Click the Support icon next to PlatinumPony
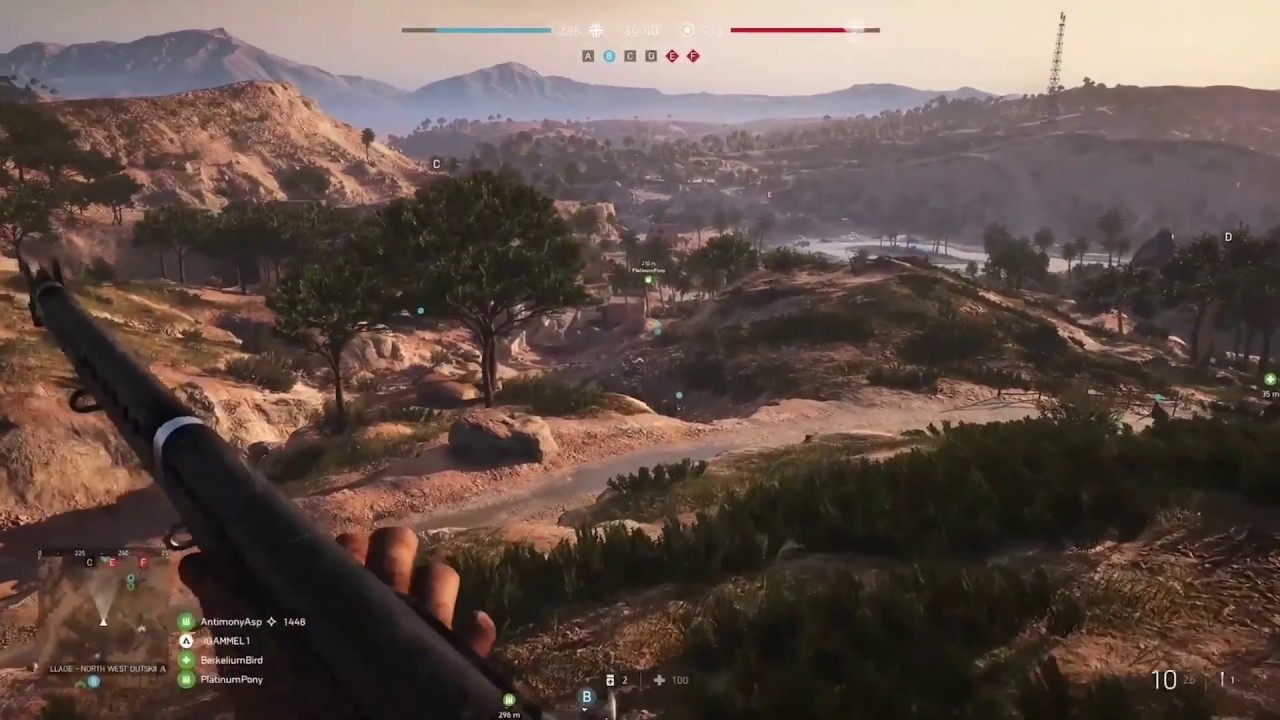This screenshot has width=1280, height=720. pyautogui.click(x=185, y=679)
